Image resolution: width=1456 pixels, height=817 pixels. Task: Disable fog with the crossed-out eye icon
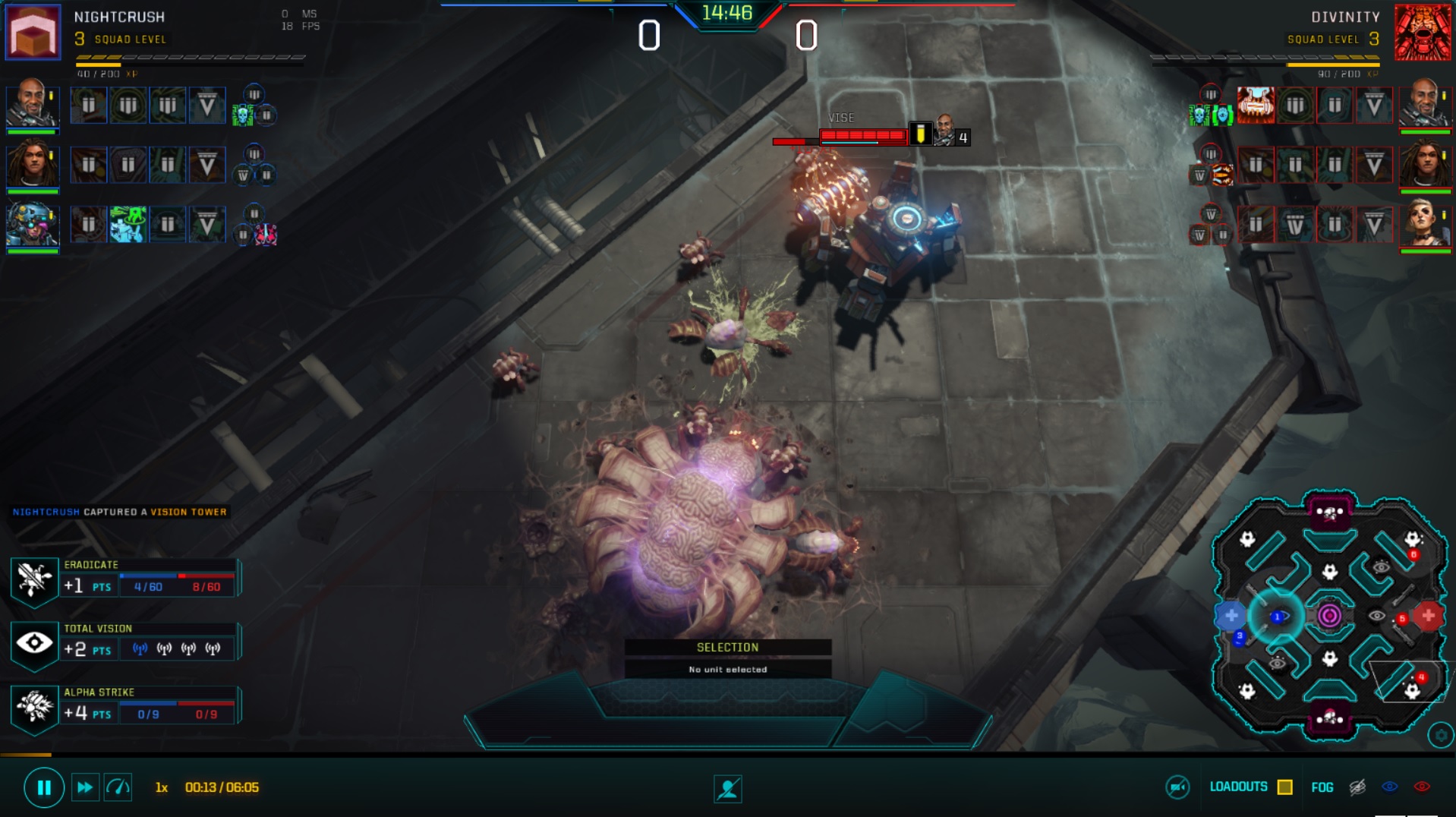coord(1357,787)
